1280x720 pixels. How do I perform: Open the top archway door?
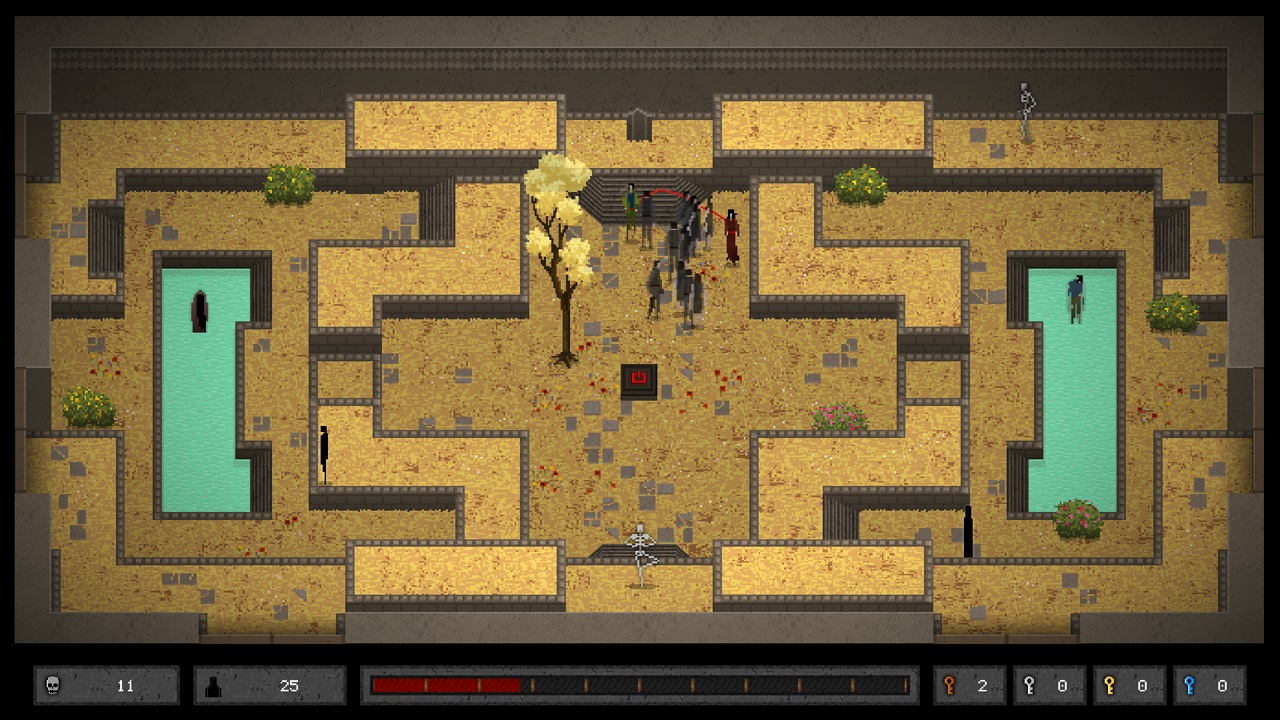pos(638,125)
